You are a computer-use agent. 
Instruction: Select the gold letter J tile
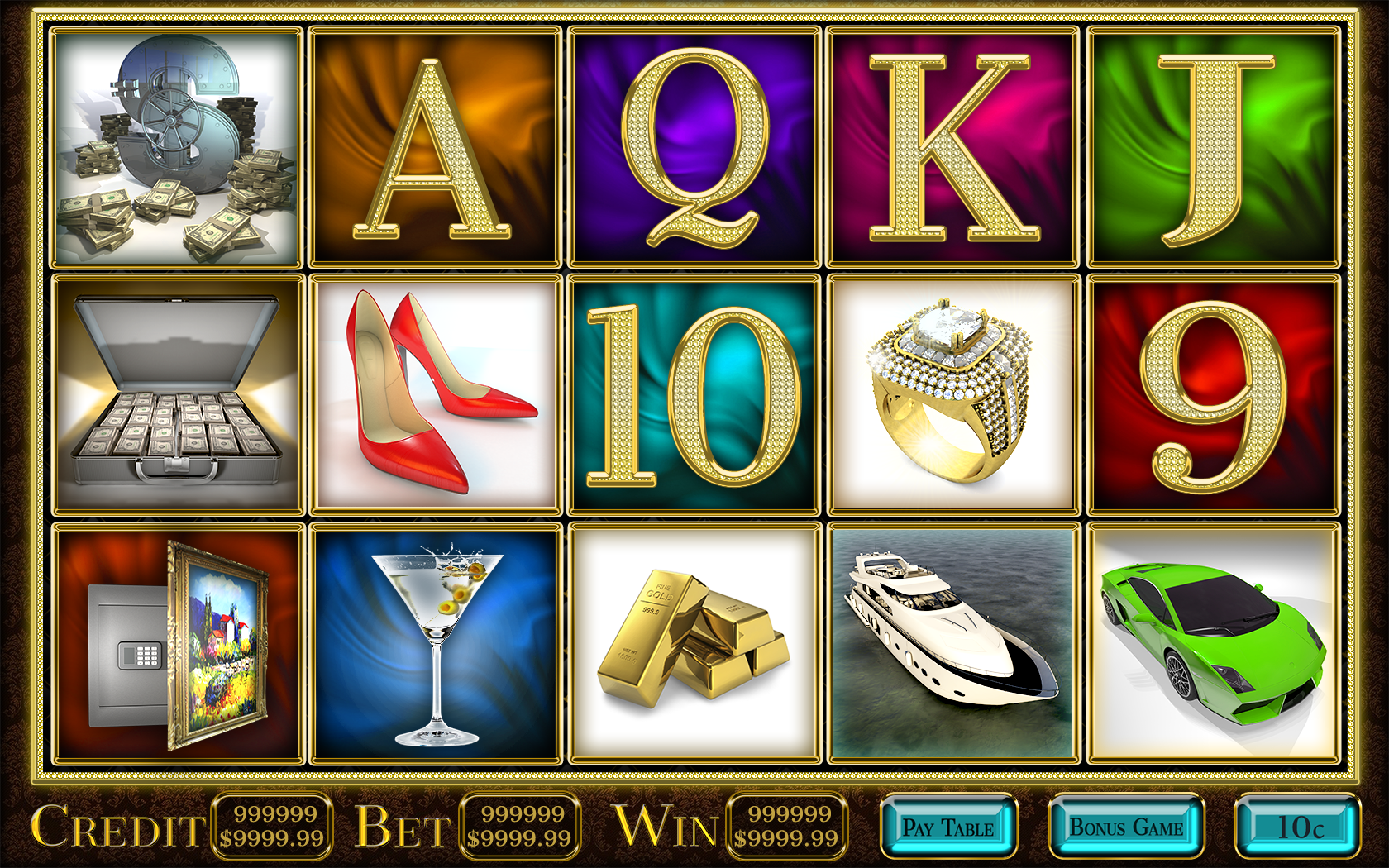pyautogui.click(x=1213, y=147)
